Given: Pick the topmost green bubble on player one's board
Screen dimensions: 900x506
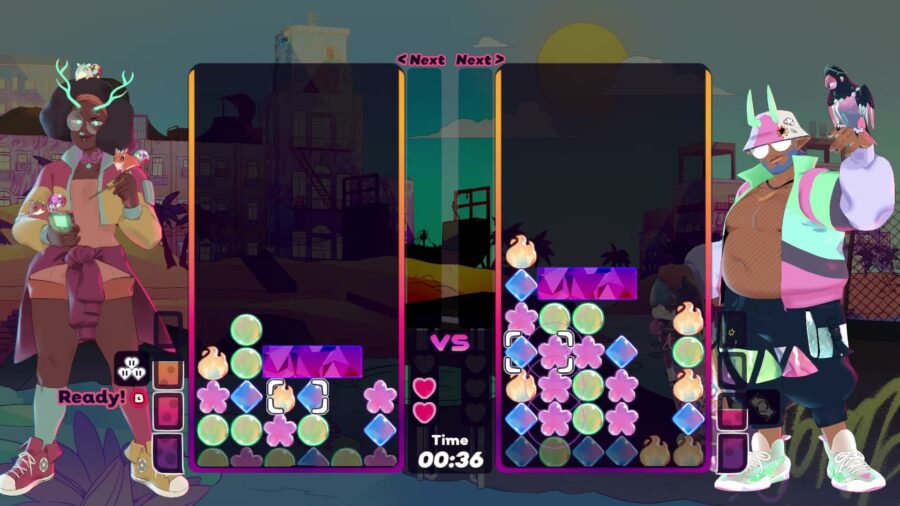Looking at the screenshot, I should point(246,329).
